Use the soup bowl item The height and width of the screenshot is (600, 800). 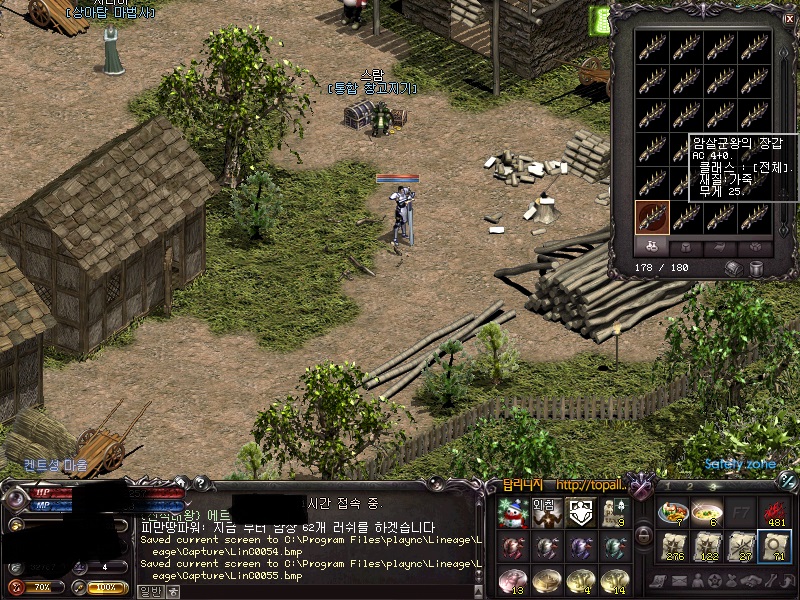pos(707,512)
